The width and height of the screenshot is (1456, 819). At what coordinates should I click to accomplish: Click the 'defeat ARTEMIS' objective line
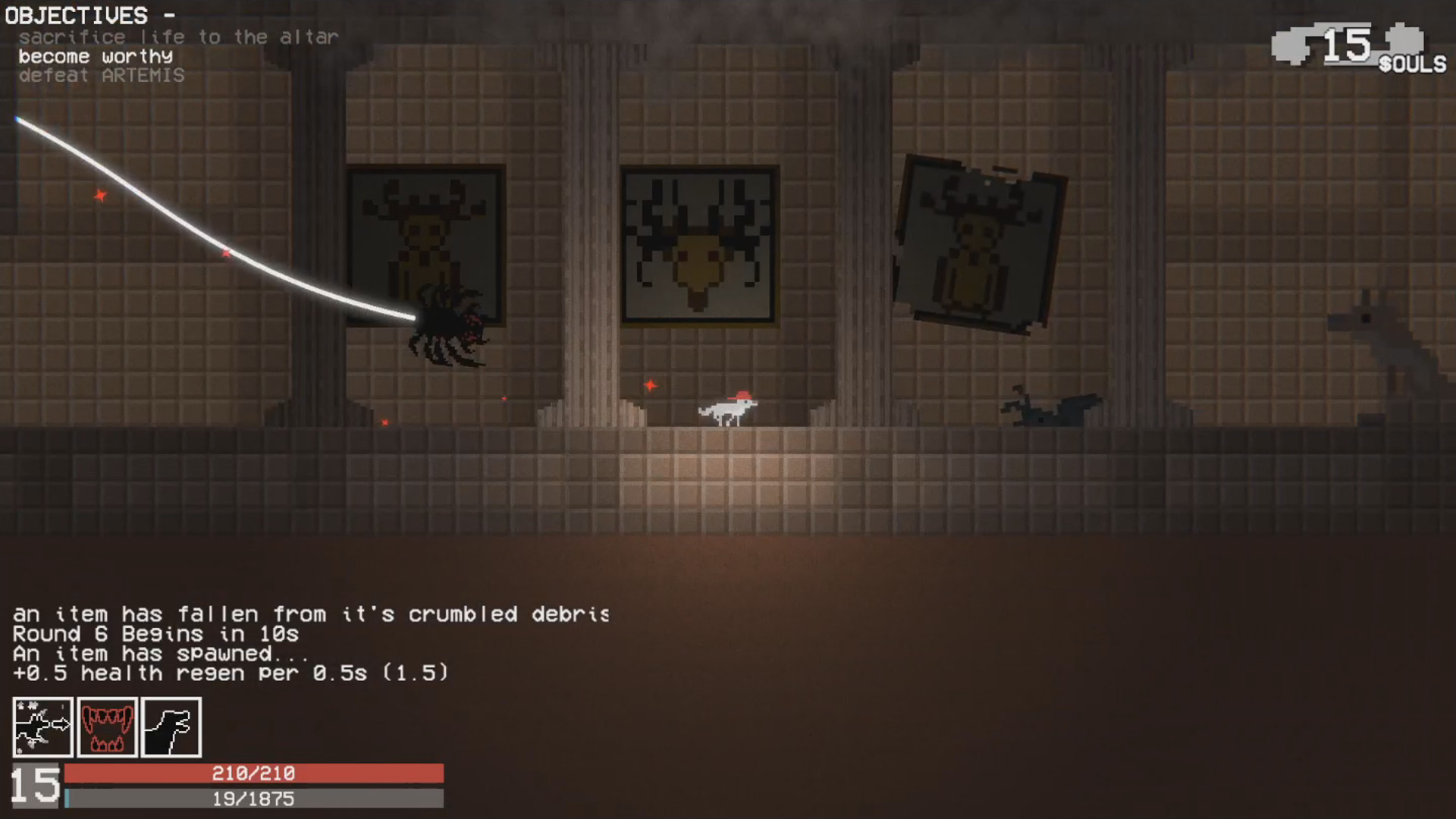click(x=102, y=74)
